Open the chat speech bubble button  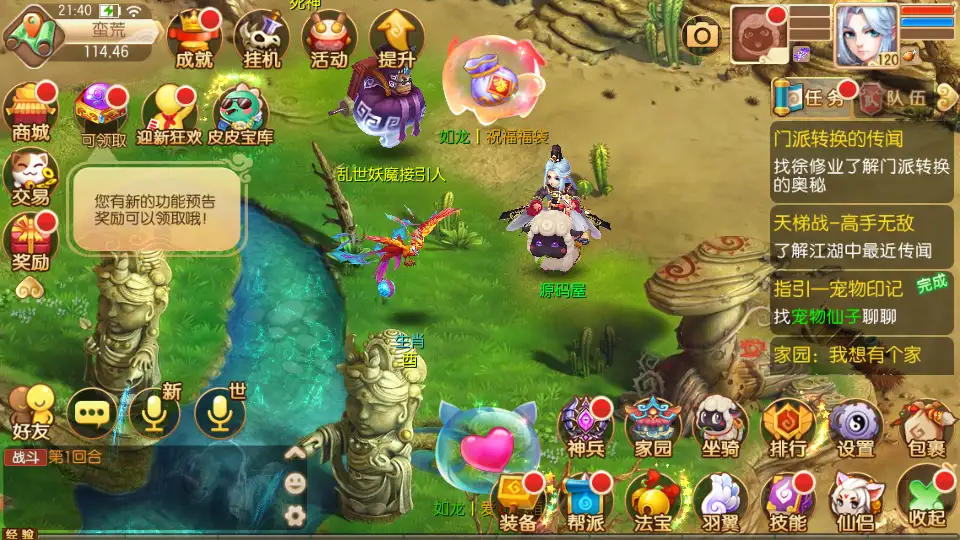point(93,412)
